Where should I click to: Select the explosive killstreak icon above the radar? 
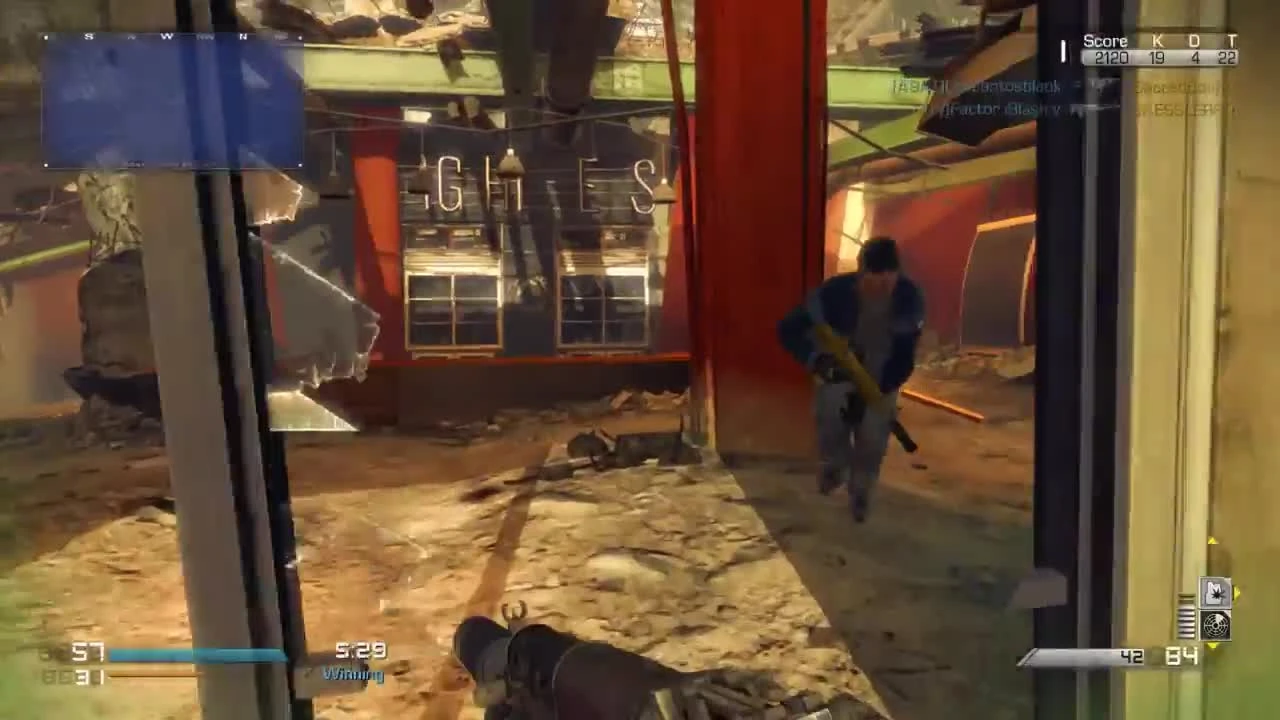[x=1214, y=592]
